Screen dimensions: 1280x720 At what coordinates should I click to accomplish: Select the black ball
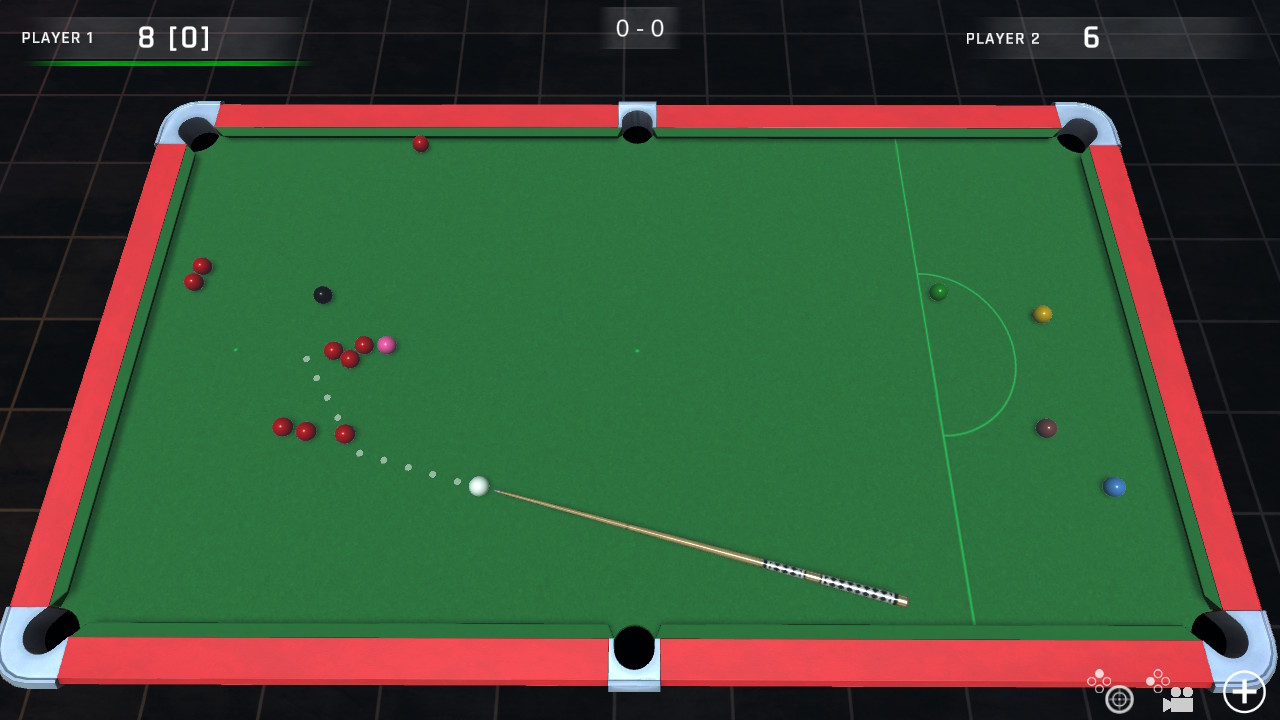324,296
